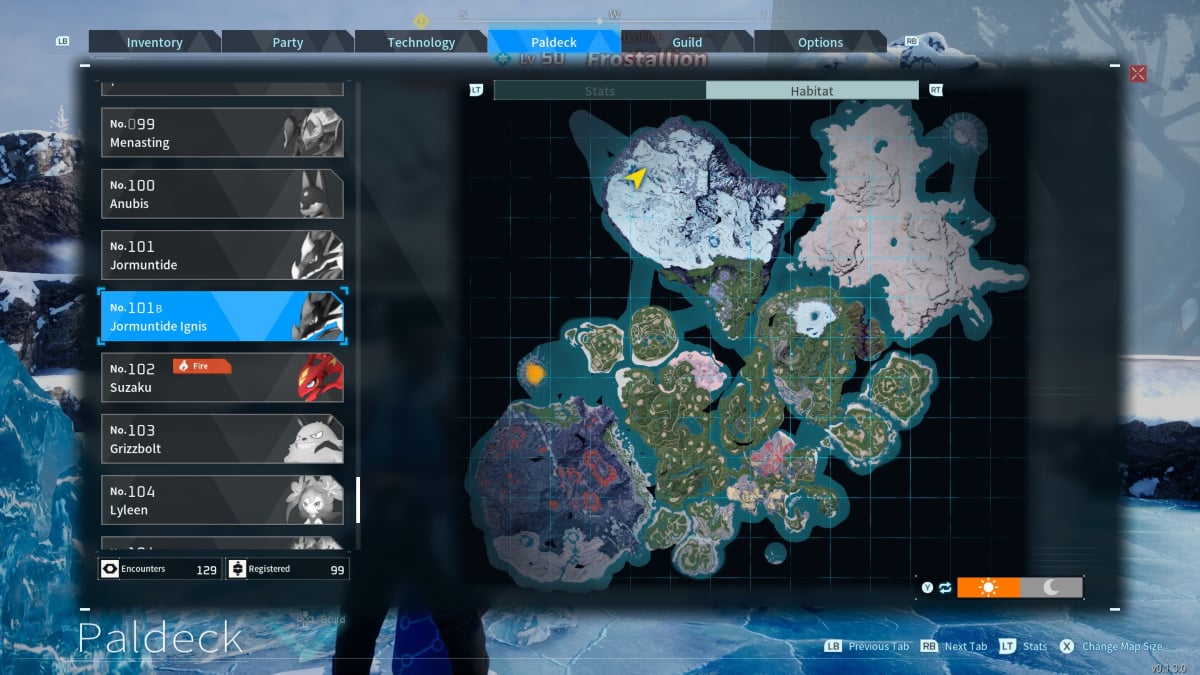Choose Menasting in the Paldeck list

pyautogui.click(x=222, y=133)
